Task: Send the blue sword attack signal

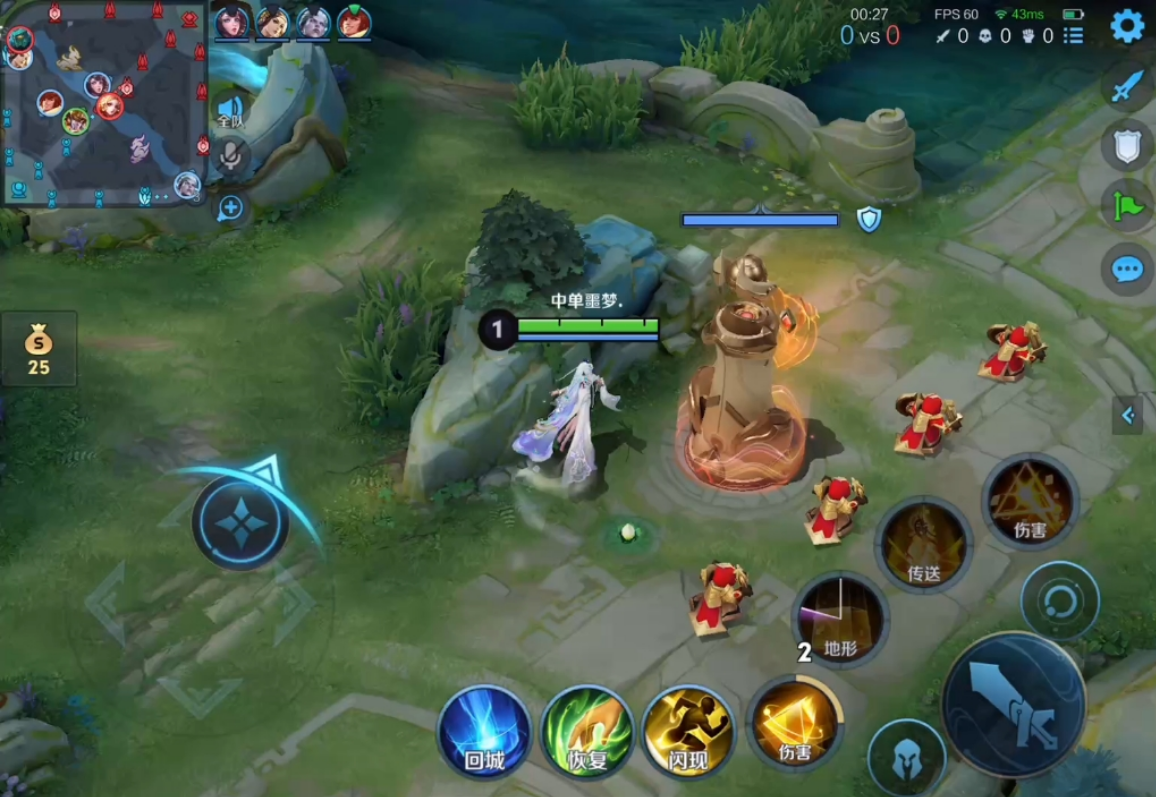Action: [1127, 86]
